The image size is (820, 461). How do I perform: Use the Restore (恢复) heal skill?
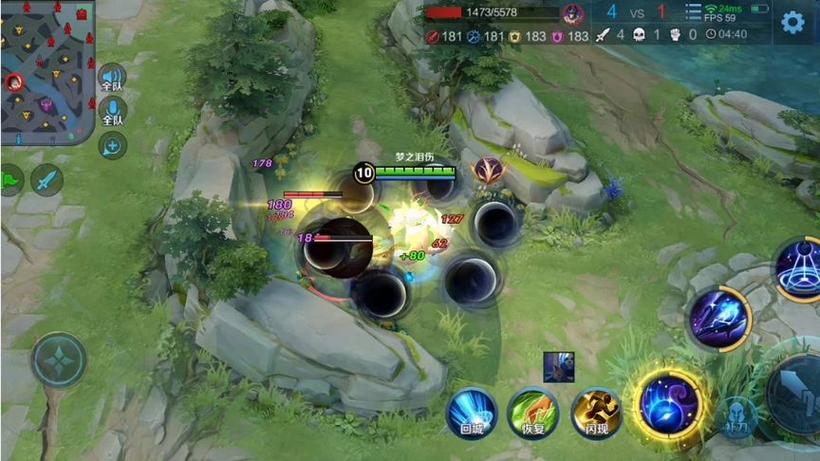coord(533,413)
